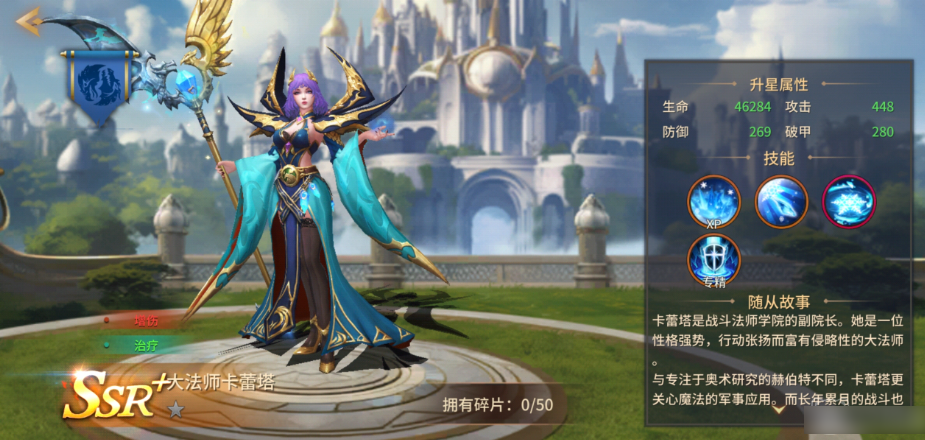Expand the 随从故事 text with down arrow
Image resolution: width=925 pixels, height=440 pixels.
(x=779, y=410)
